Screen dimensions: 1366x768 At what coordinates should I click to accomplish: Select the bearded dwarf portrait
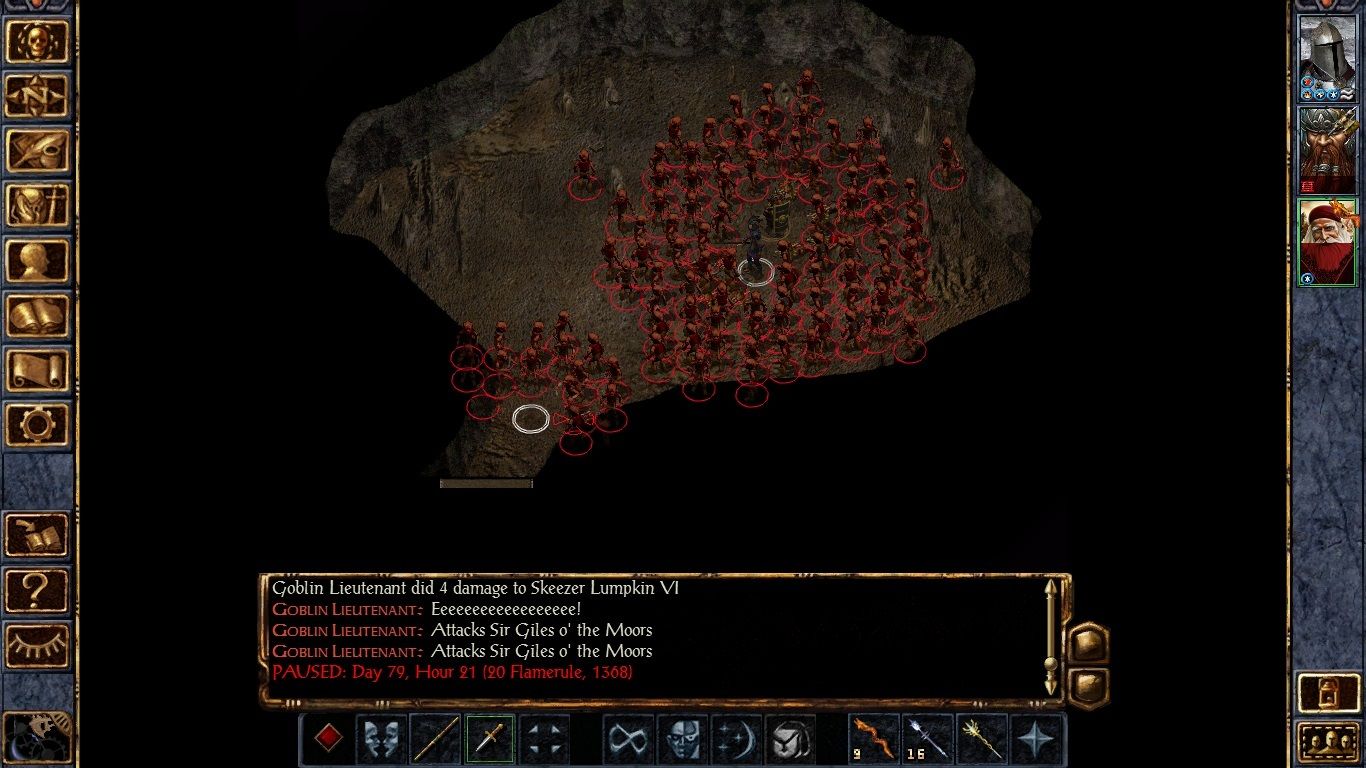tap(1326, 150)
